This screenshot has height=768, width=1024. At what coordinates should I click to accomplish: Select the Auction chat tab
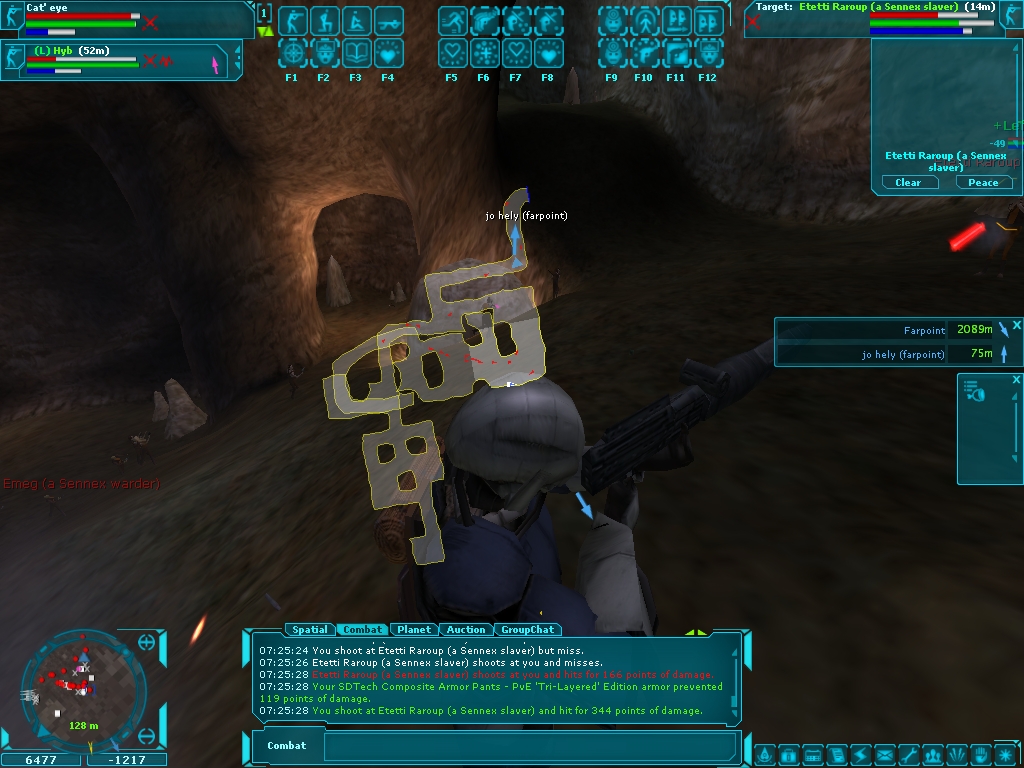(466, 630)
